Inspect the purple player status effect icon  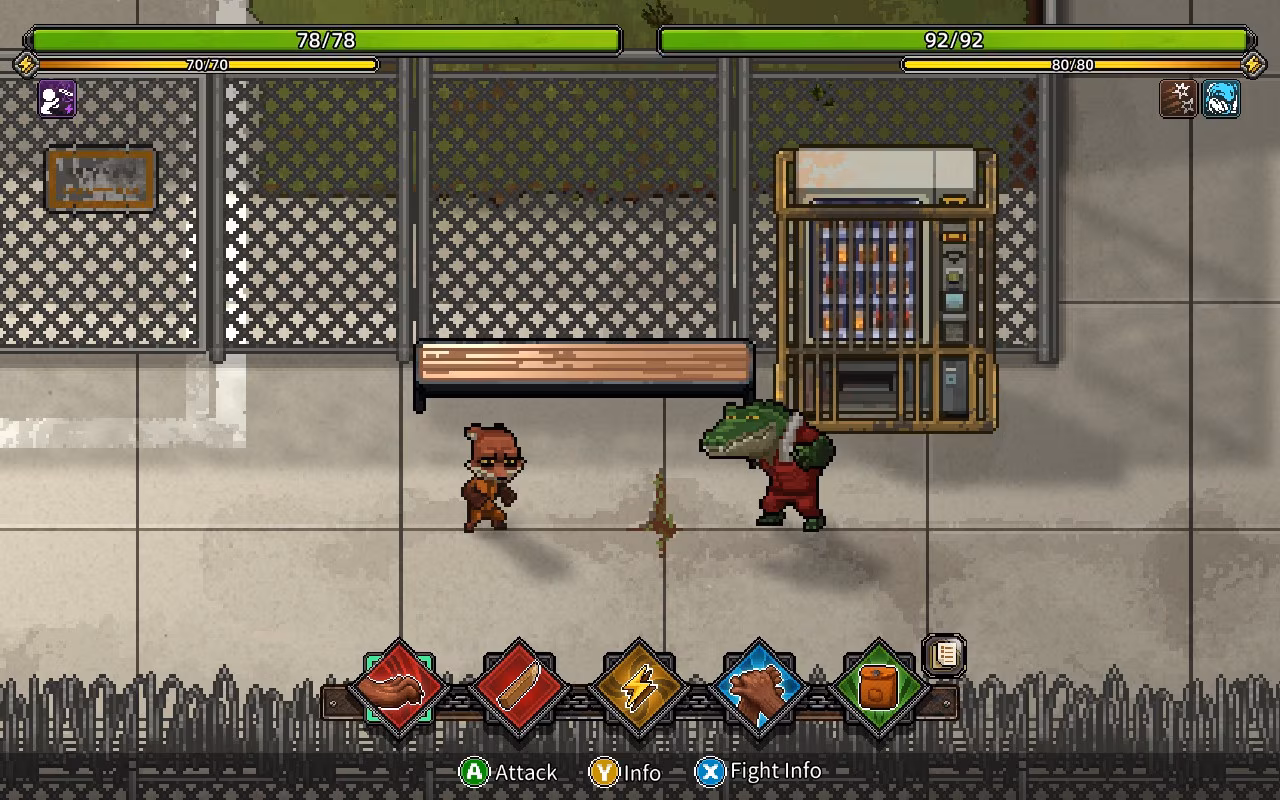click(57, 99)
